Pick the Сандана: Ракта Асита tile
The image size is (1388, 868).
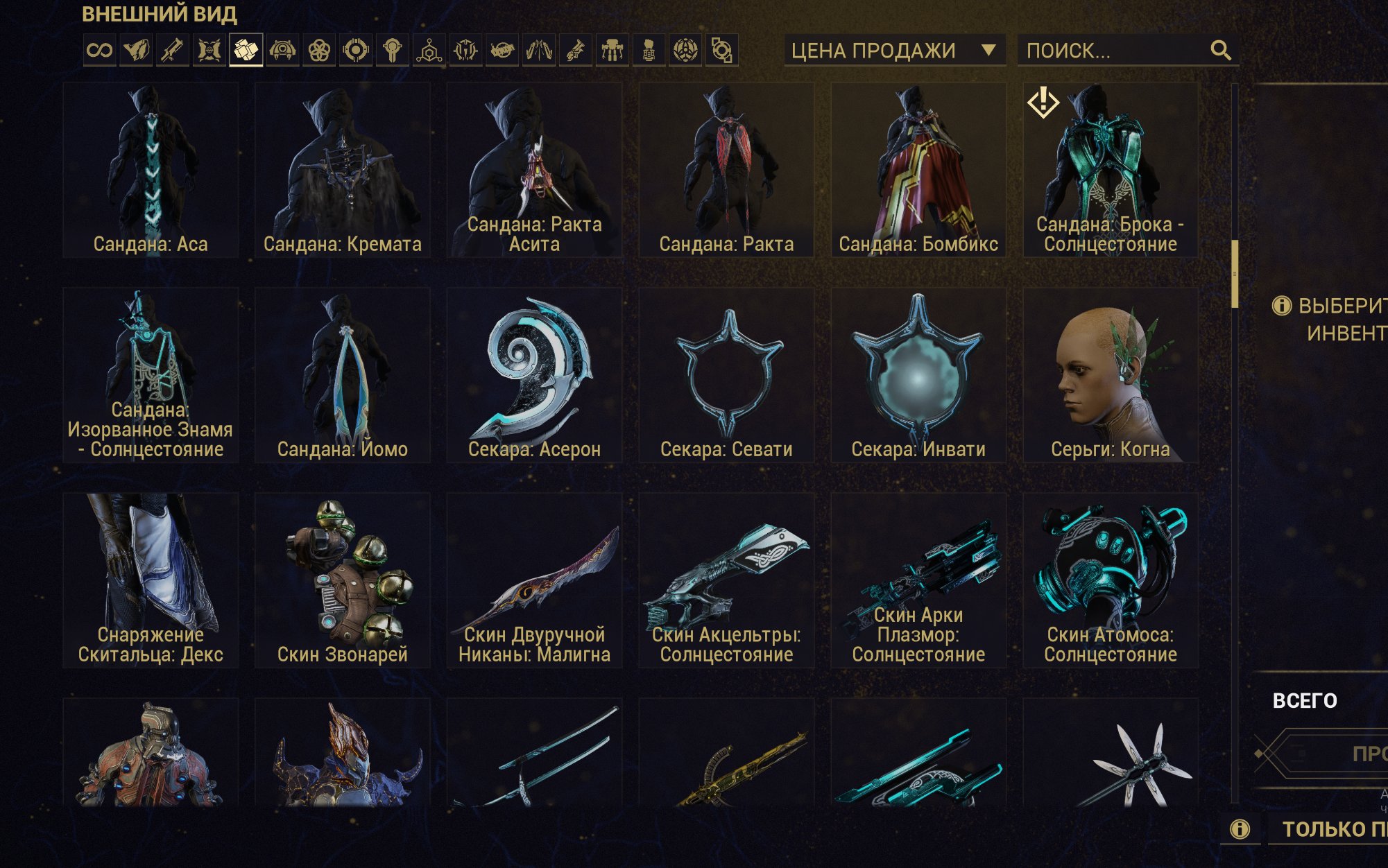(x=534, y=171)
